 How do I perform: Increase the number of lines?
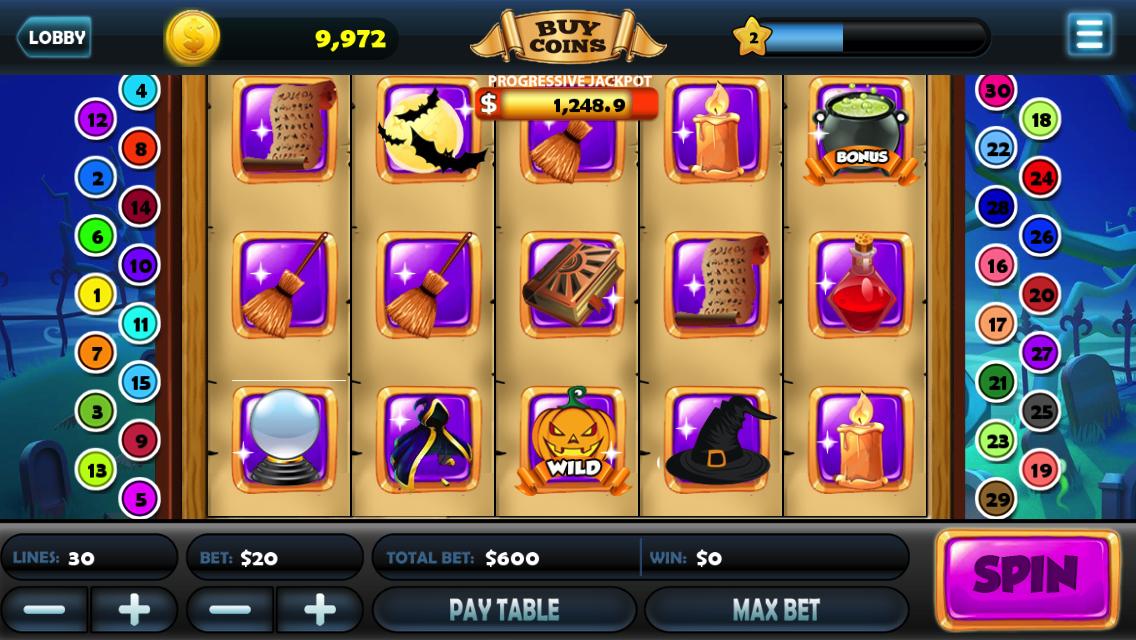tap(134, 609)
